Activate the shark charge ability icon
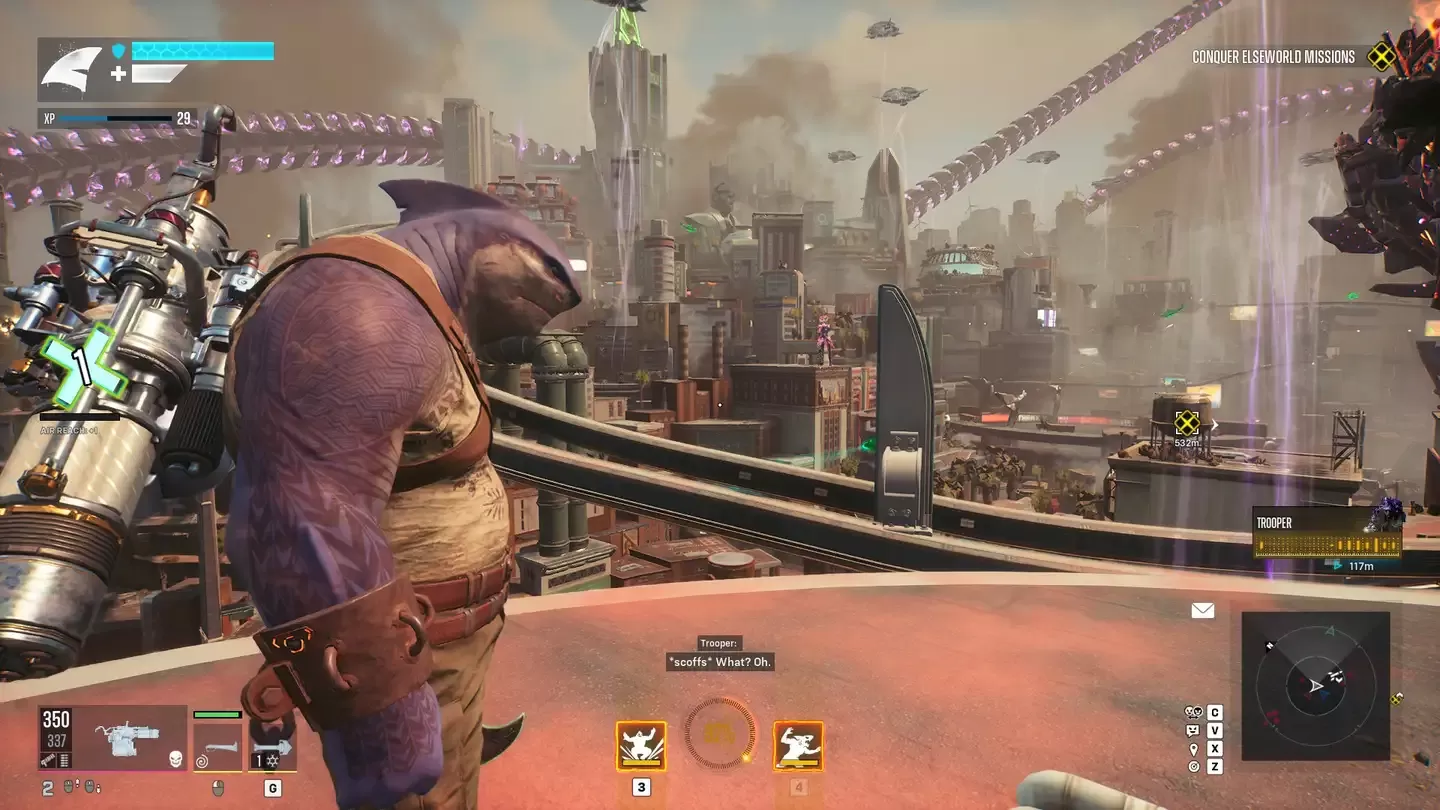This screenshot has height=810, width=1440. (x=798, y=746)
